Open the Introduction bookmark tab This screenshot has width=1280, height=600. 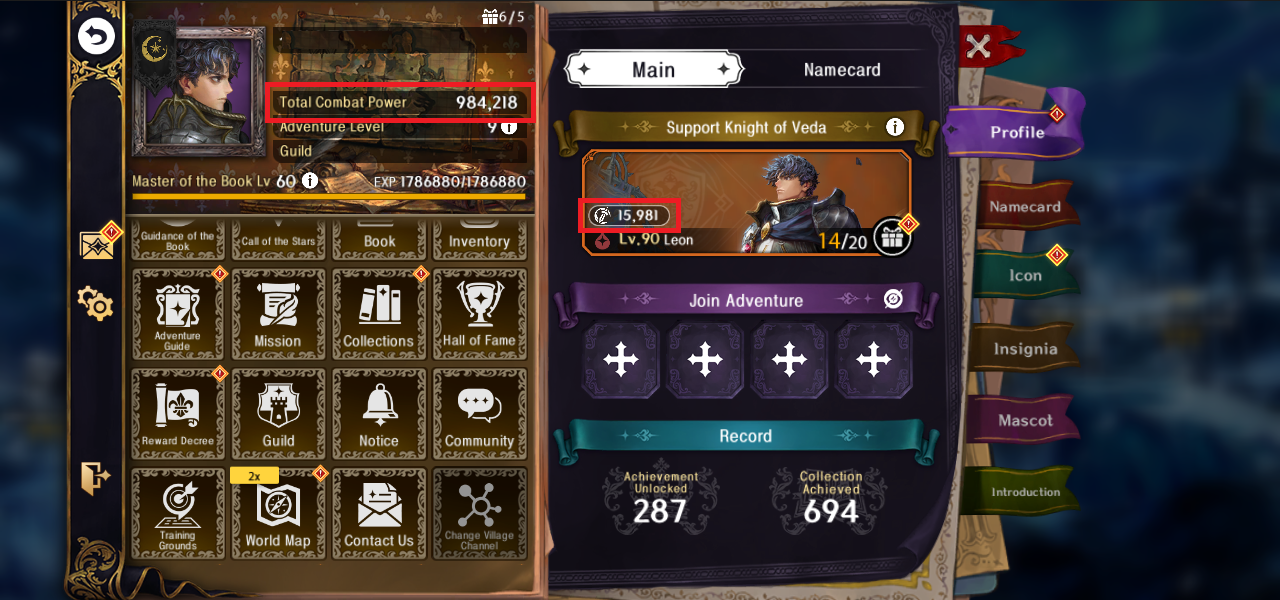(1025, 492)
